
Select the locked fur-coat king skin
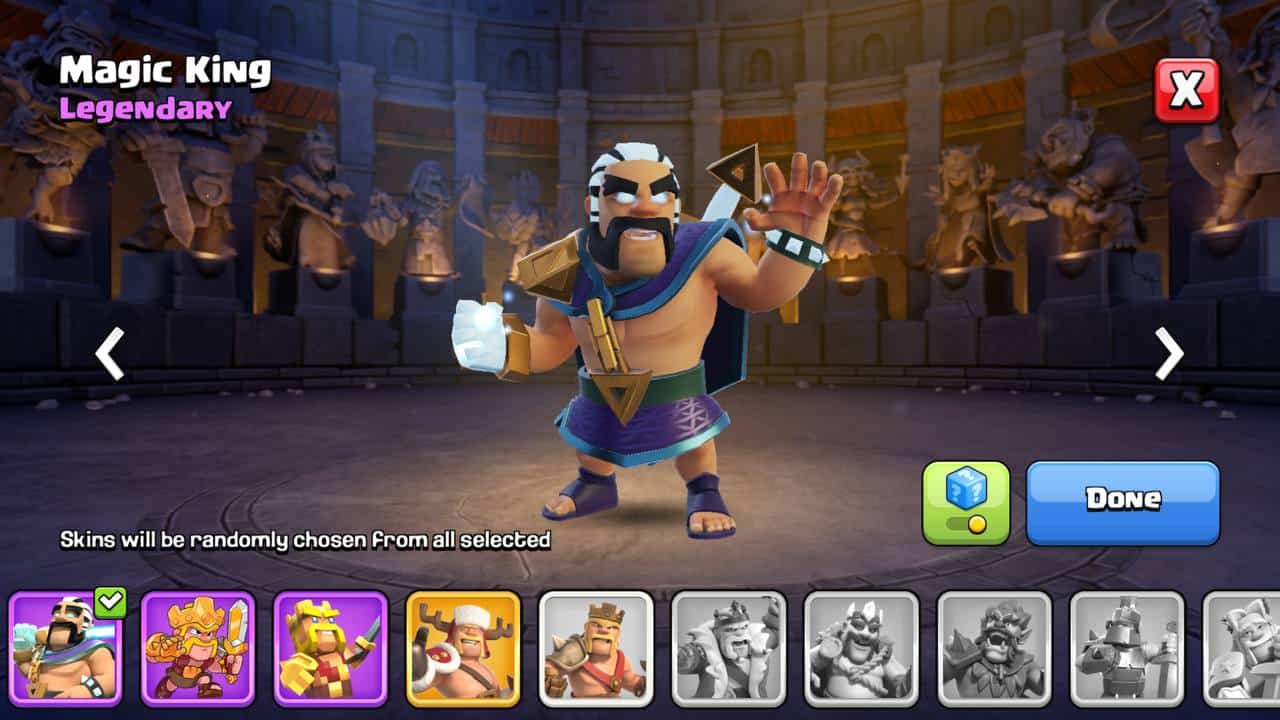coord(728,648)
